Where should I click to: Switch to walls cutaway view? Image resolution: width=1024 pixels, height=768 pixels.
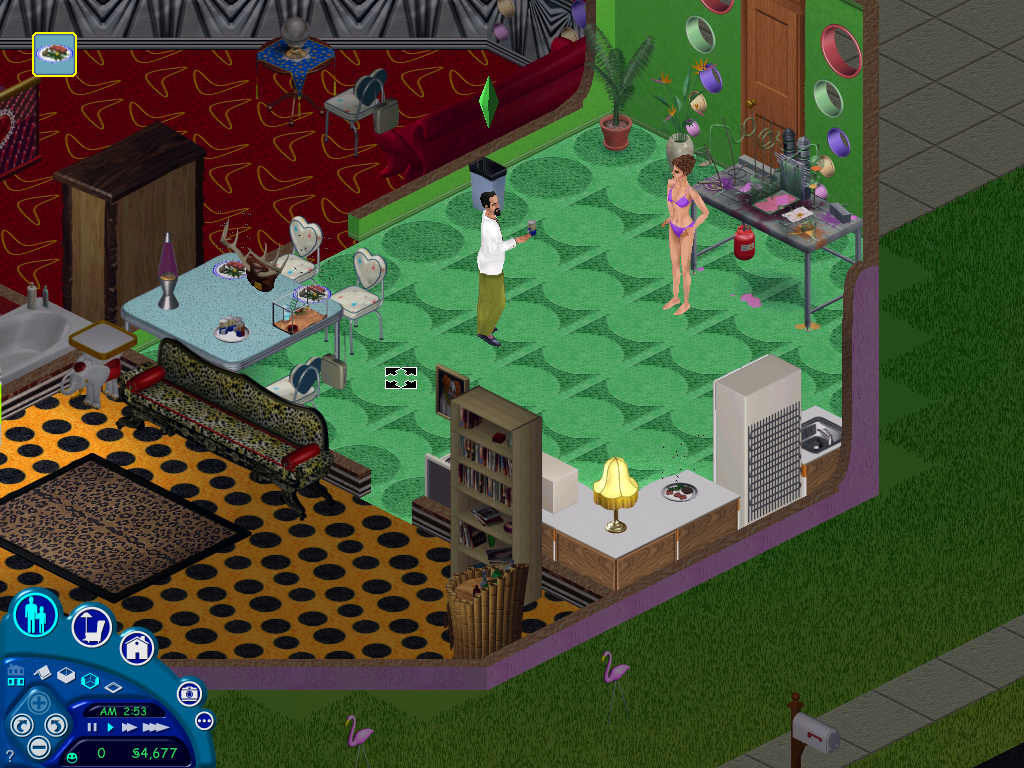tap(90, 681)
